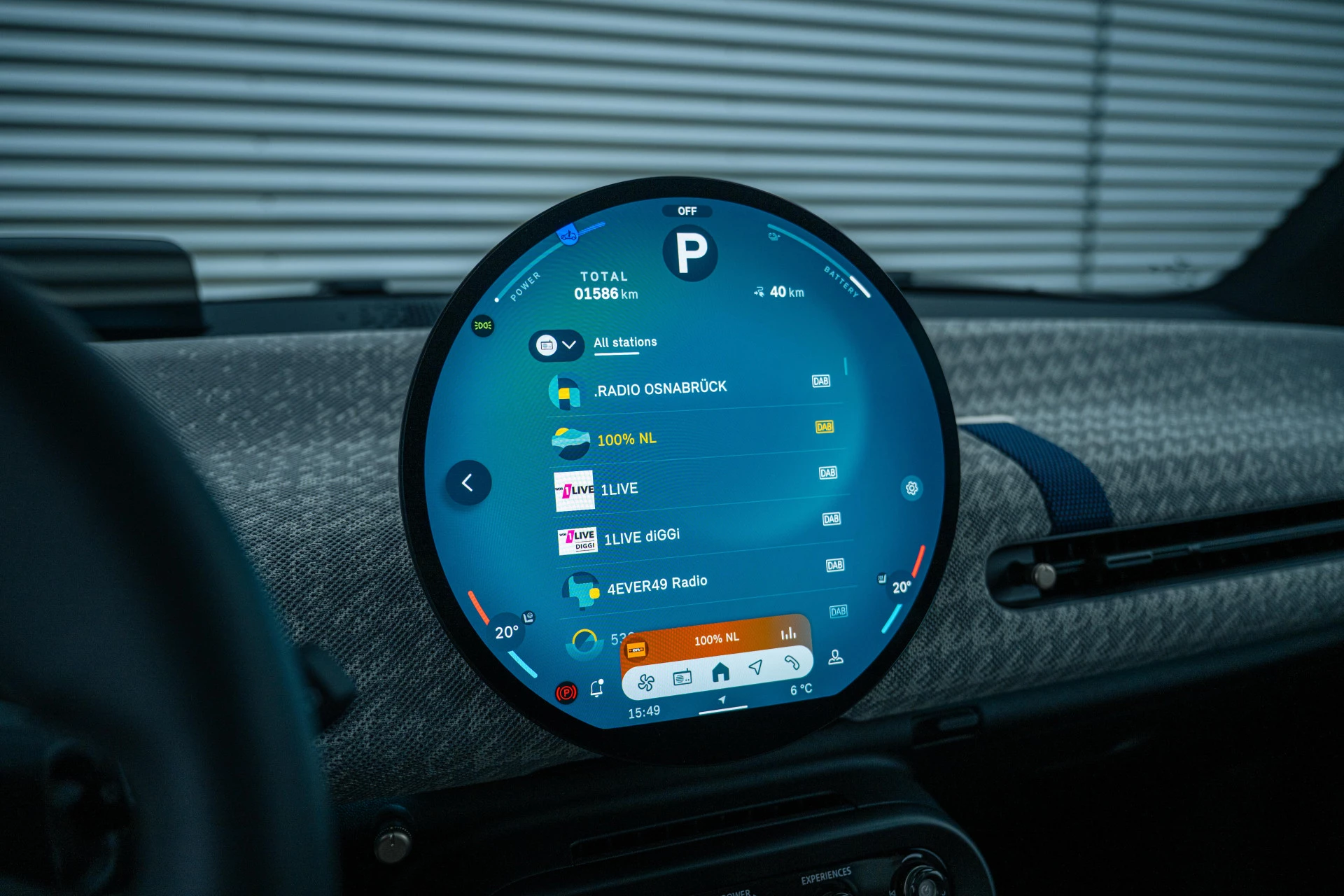Screen dimensions: 1344x896
Task: Open the phone menu
Action: click(792, 661)
